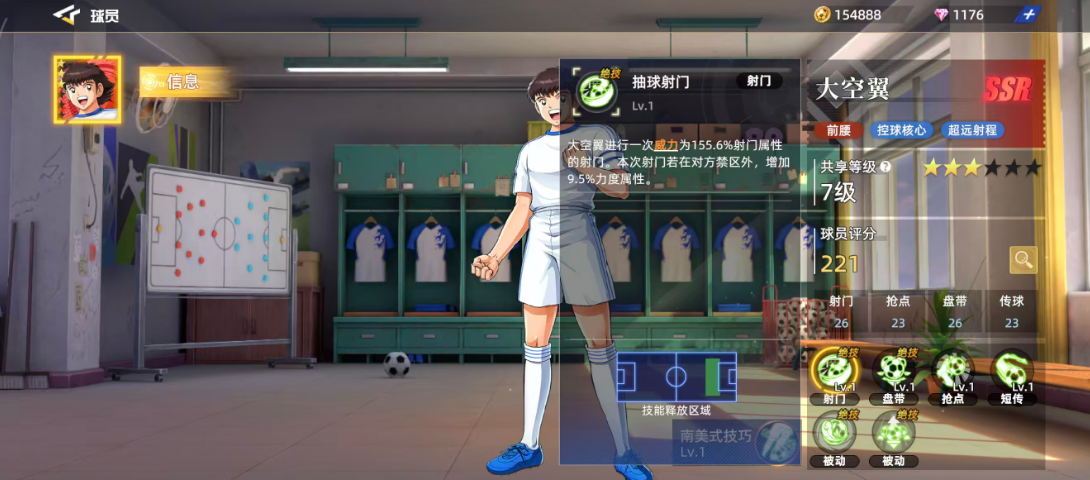Screen dimensions: 1090x480
Task: Select the 射门 shooting skill icon
Action: (x=834, y=372)
